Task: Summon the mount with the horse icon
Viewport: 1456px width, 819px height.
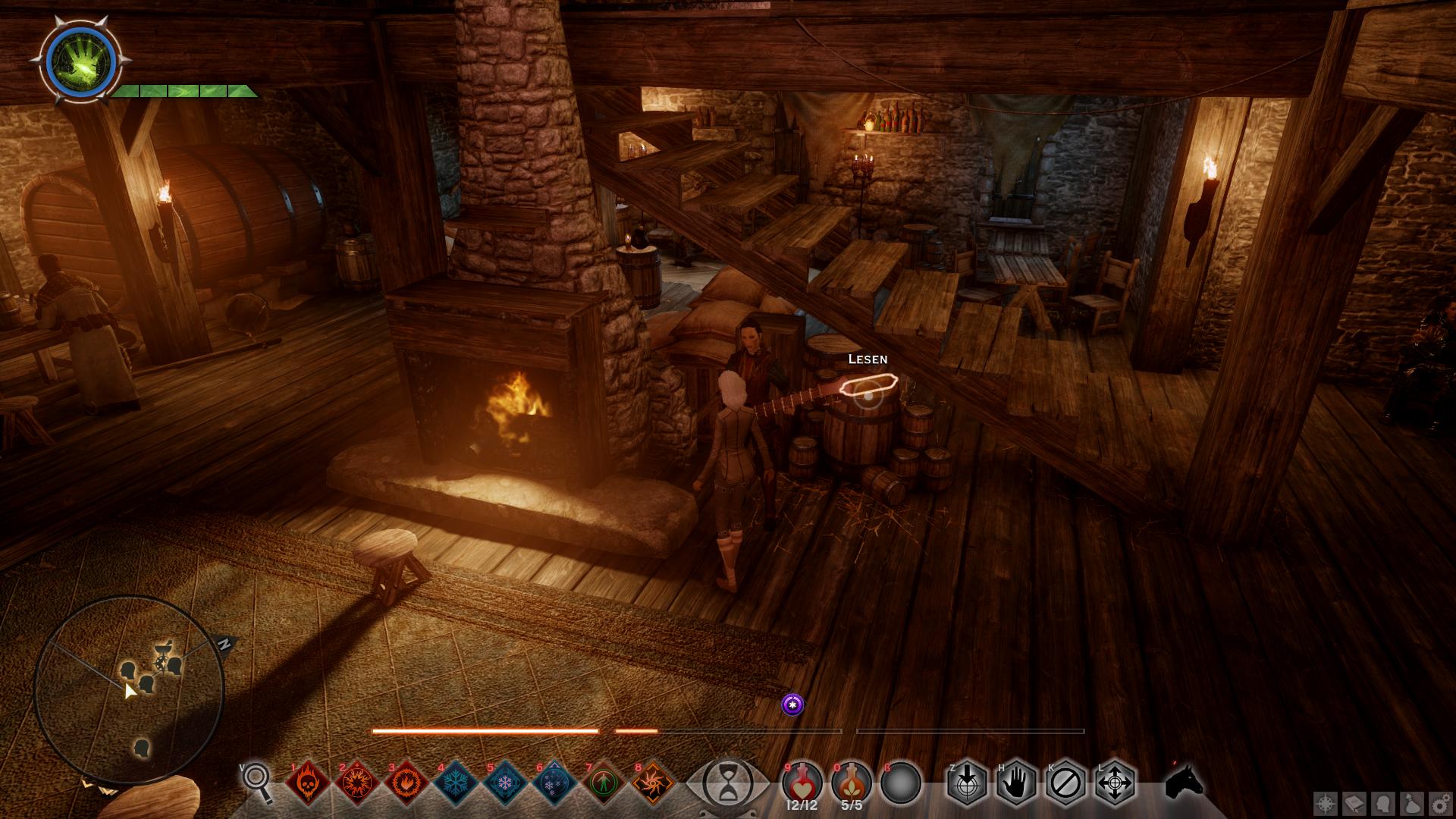Action: (x=1185, y=781)
